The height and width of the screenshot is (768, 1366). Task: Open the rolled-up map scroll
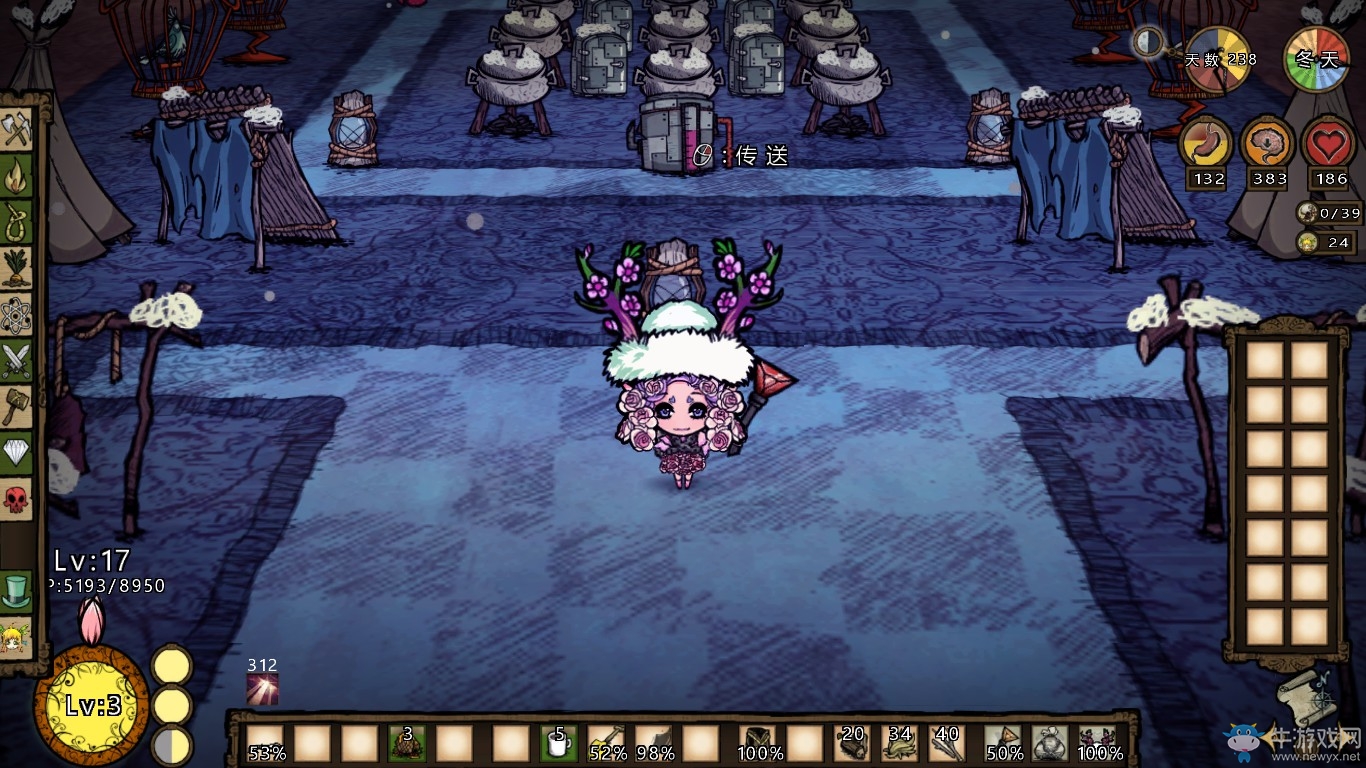click(1307, 695)
